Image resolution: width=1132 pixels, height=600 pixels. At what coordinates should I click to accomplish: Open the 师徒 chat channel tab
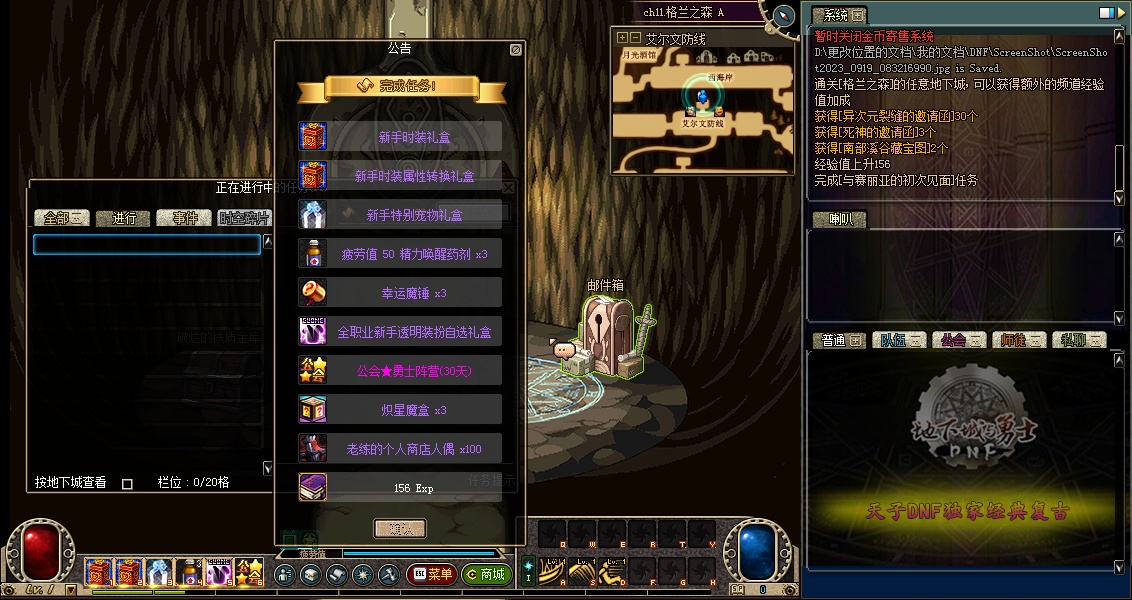(1018, 340)
